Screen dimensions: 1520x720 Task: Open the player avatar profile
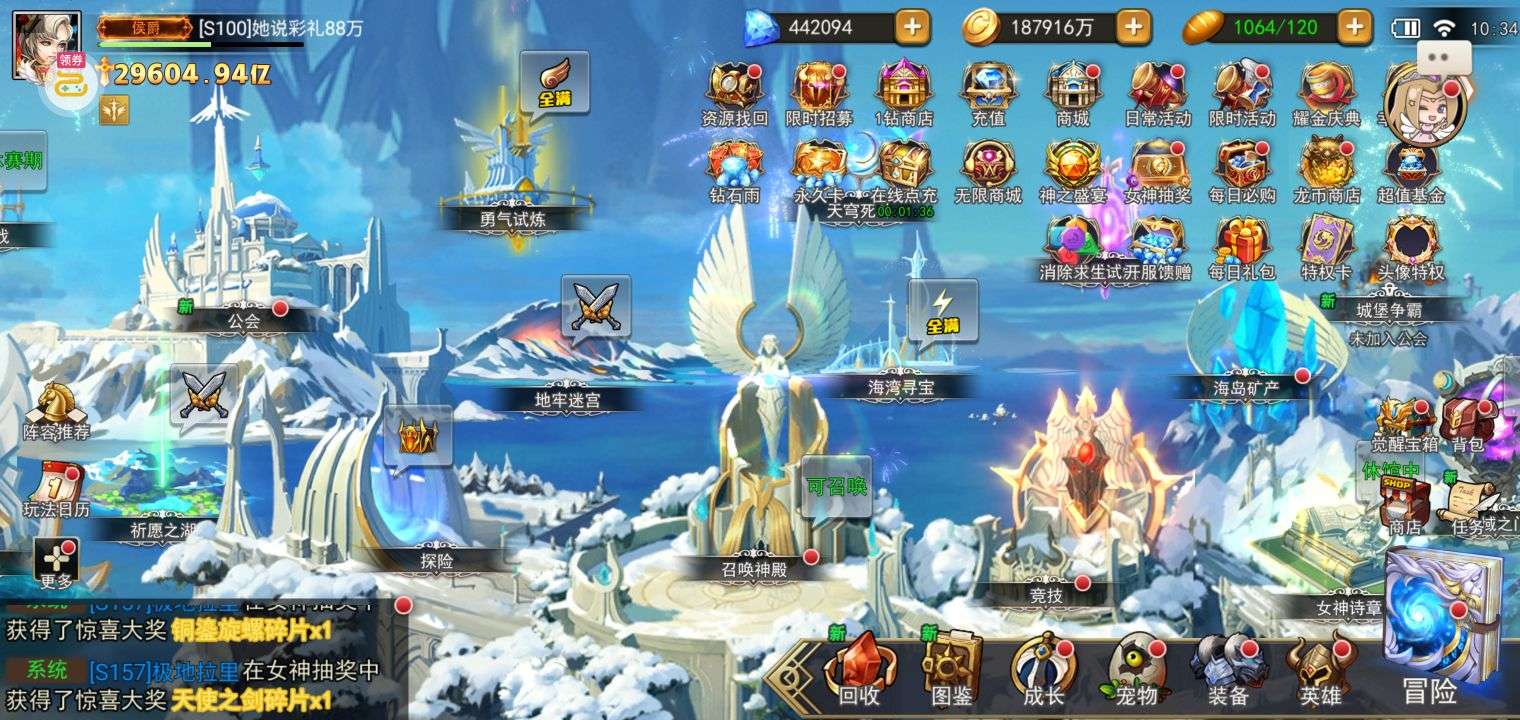32,42
